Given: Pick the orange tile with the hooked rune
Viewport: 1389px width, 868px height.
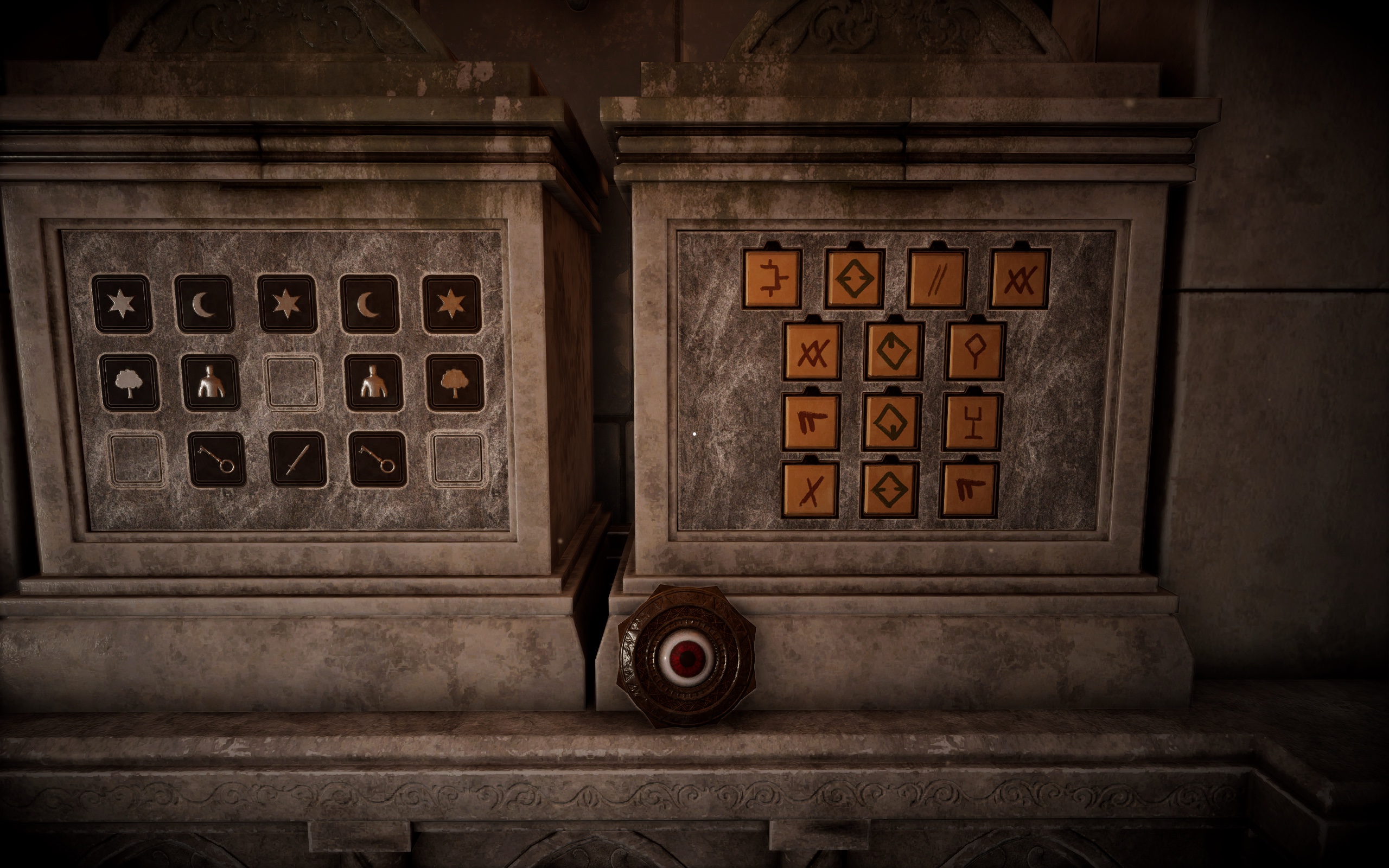Looking at the screenshot, I should 772,279.
